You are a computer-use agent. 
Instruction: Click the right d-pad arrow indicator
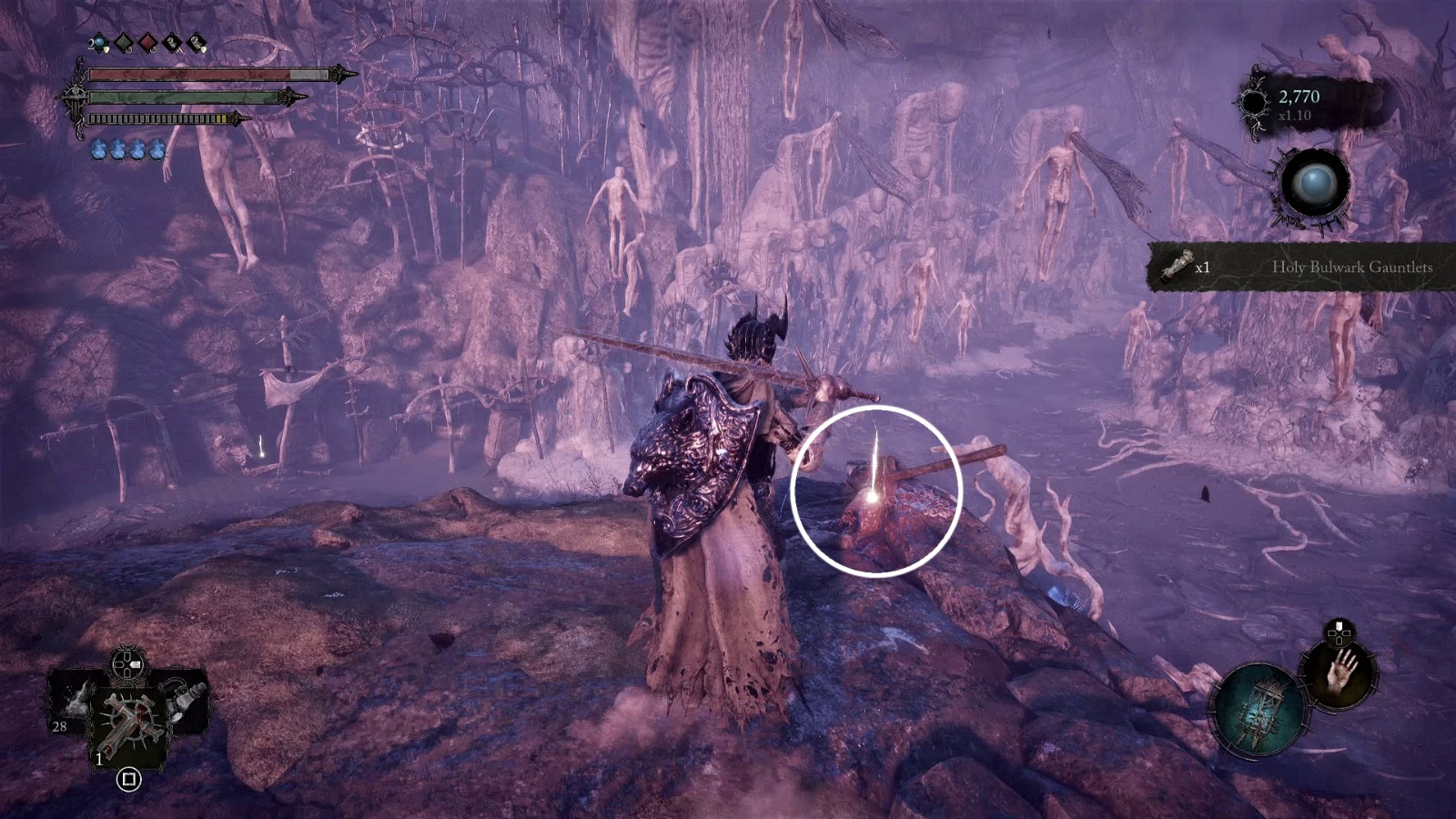(135, 663)
